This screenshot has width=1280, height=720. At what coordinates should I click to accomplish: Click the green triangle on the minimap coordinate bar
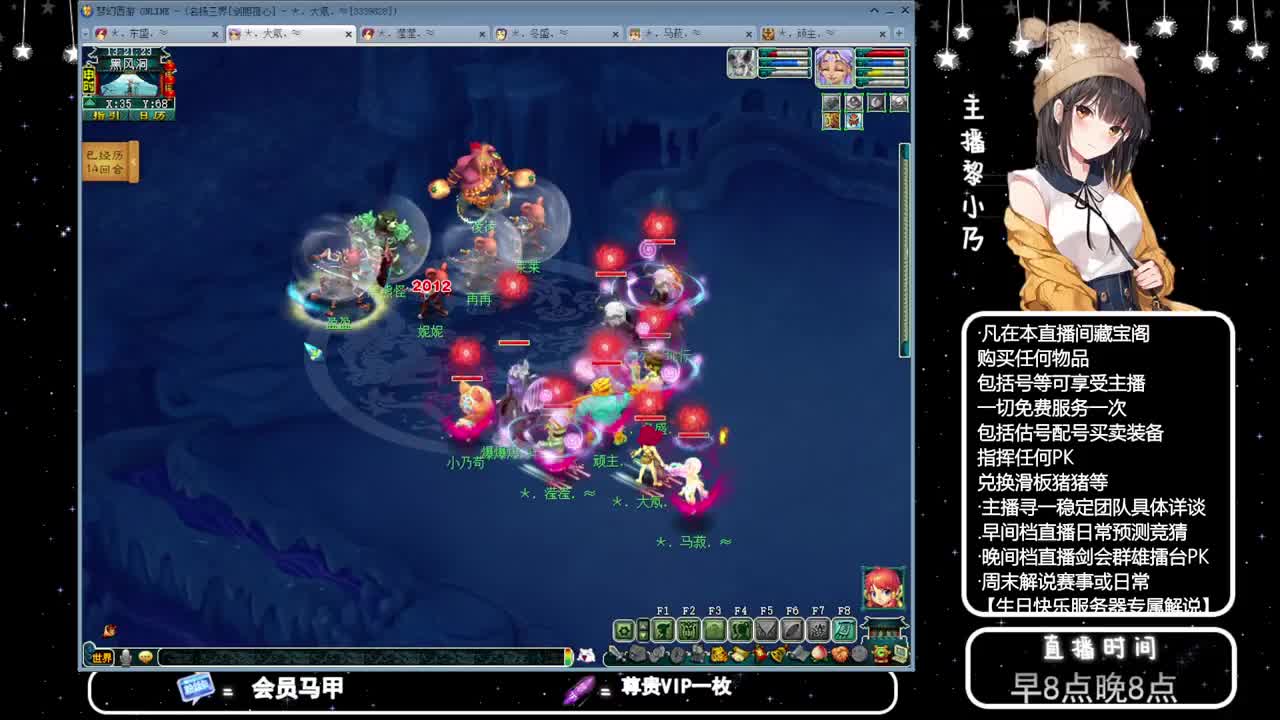coord(89,102)
